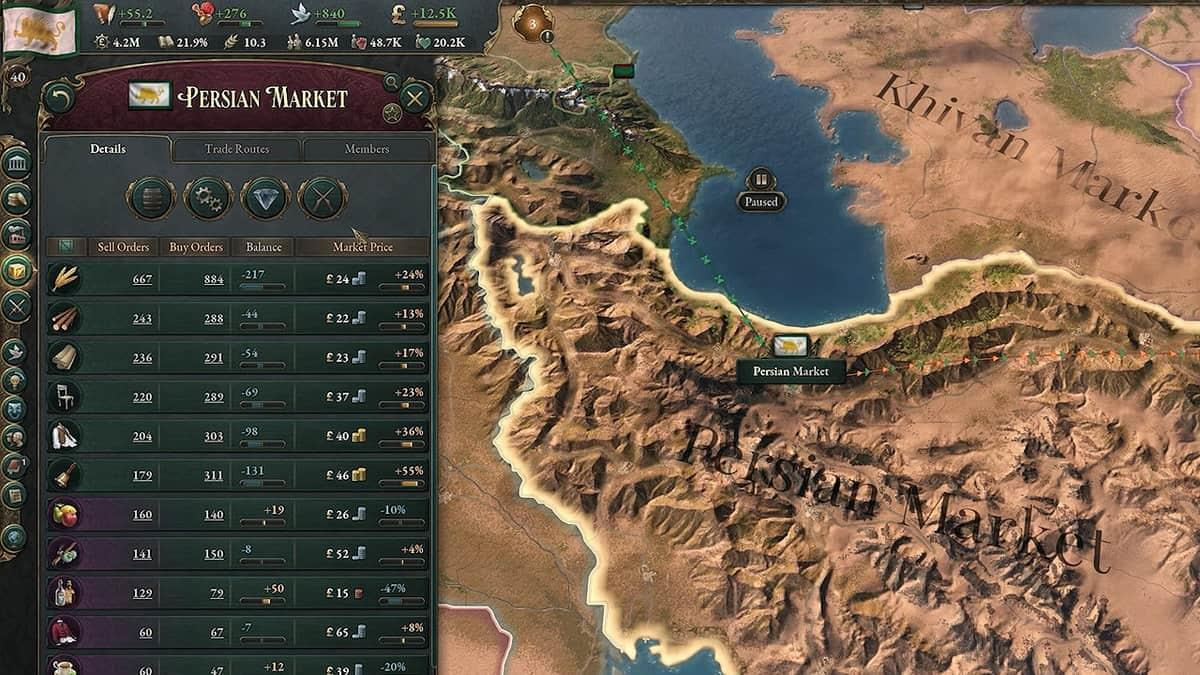Close the Persian Market panel
1200x675 pixels.
pos(415,98)
